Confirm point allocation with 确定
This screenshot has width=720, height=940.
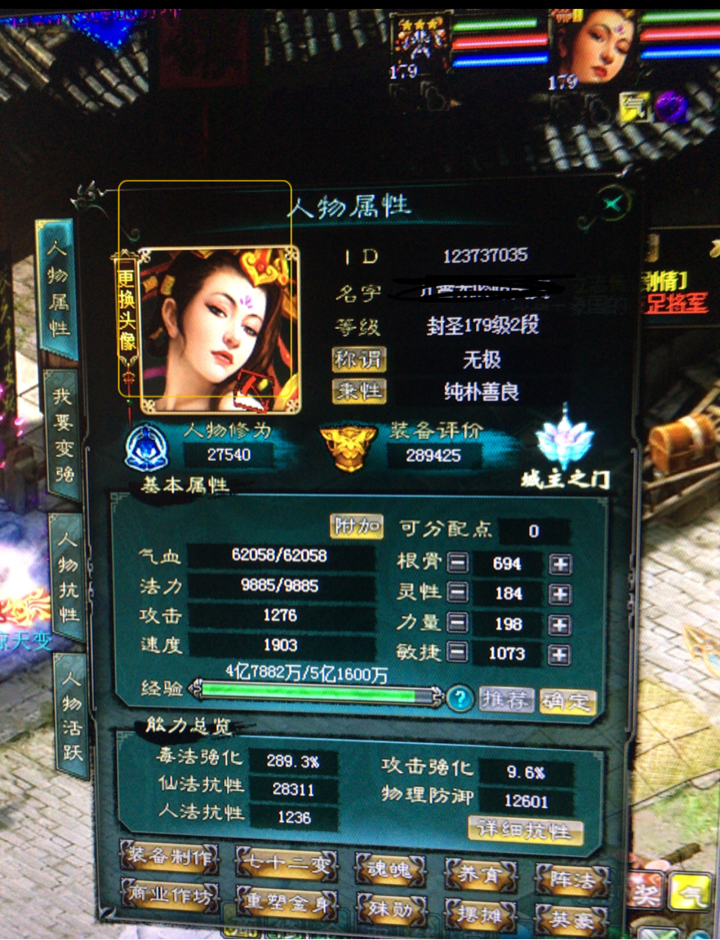(567, 699)
